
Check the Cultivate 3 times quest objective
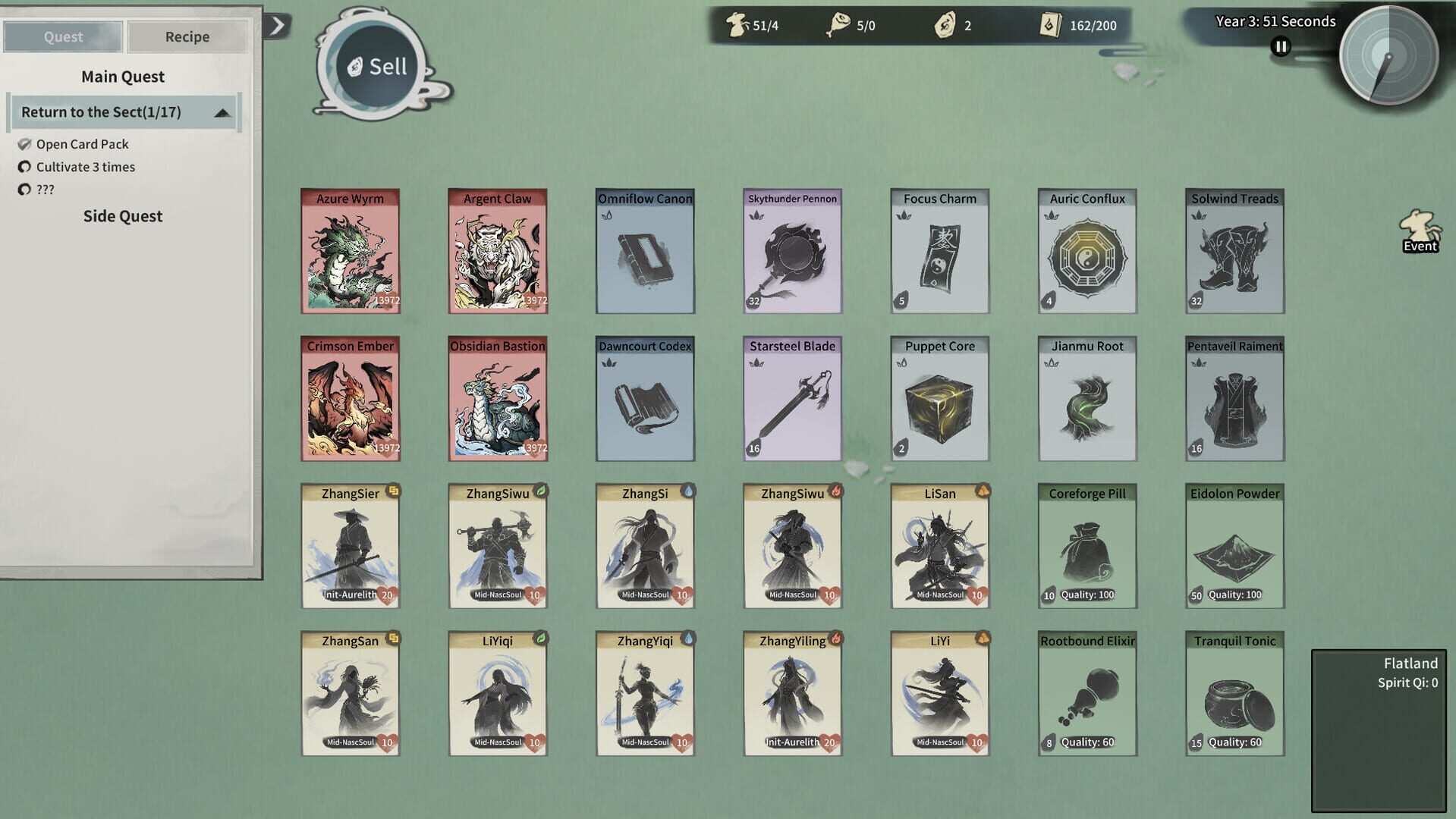coord(25,167)
